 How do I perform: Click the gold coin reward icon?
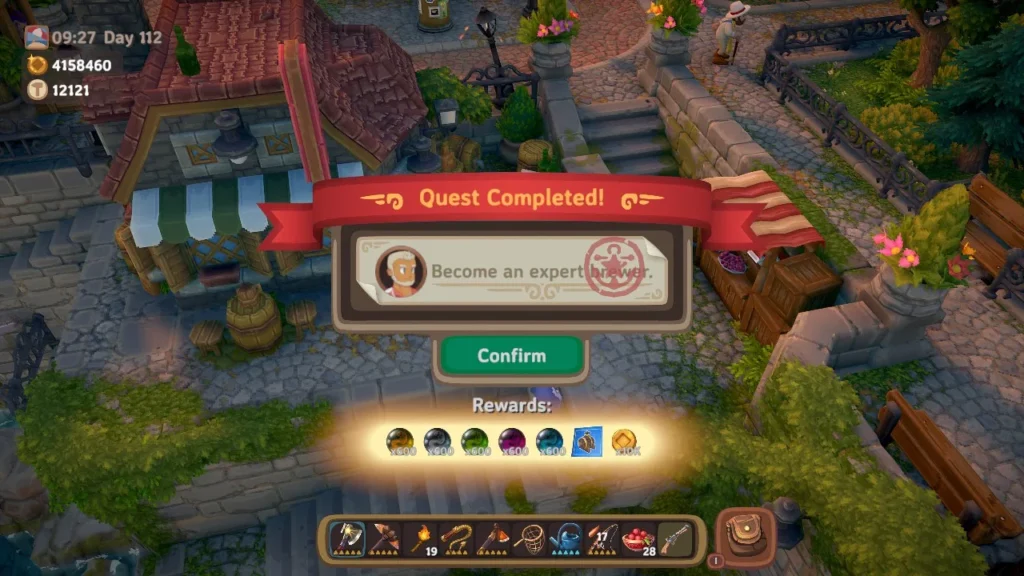[624, 442]
